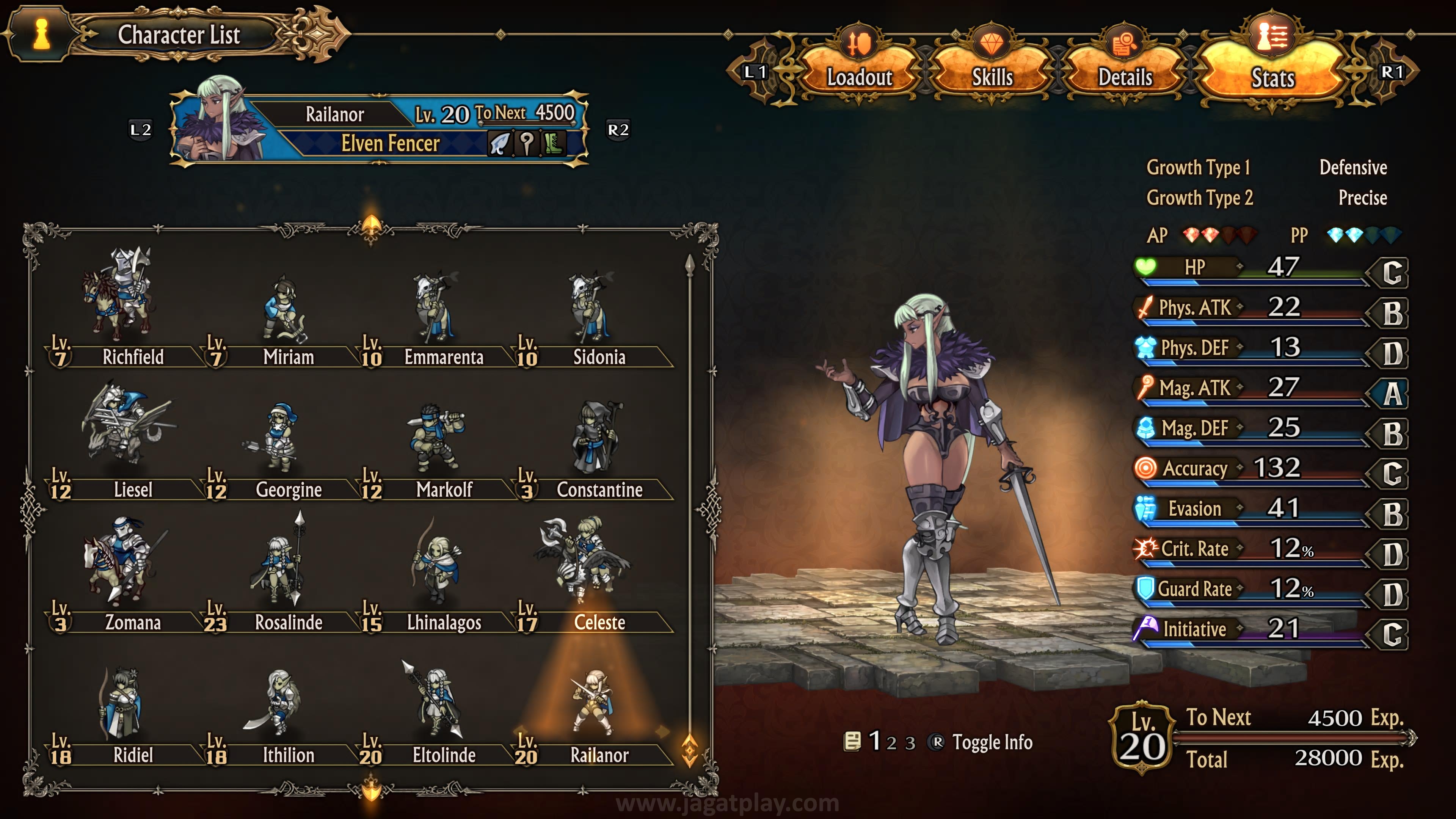Click the Railanor Elven Fencer header card

[379, 129]
